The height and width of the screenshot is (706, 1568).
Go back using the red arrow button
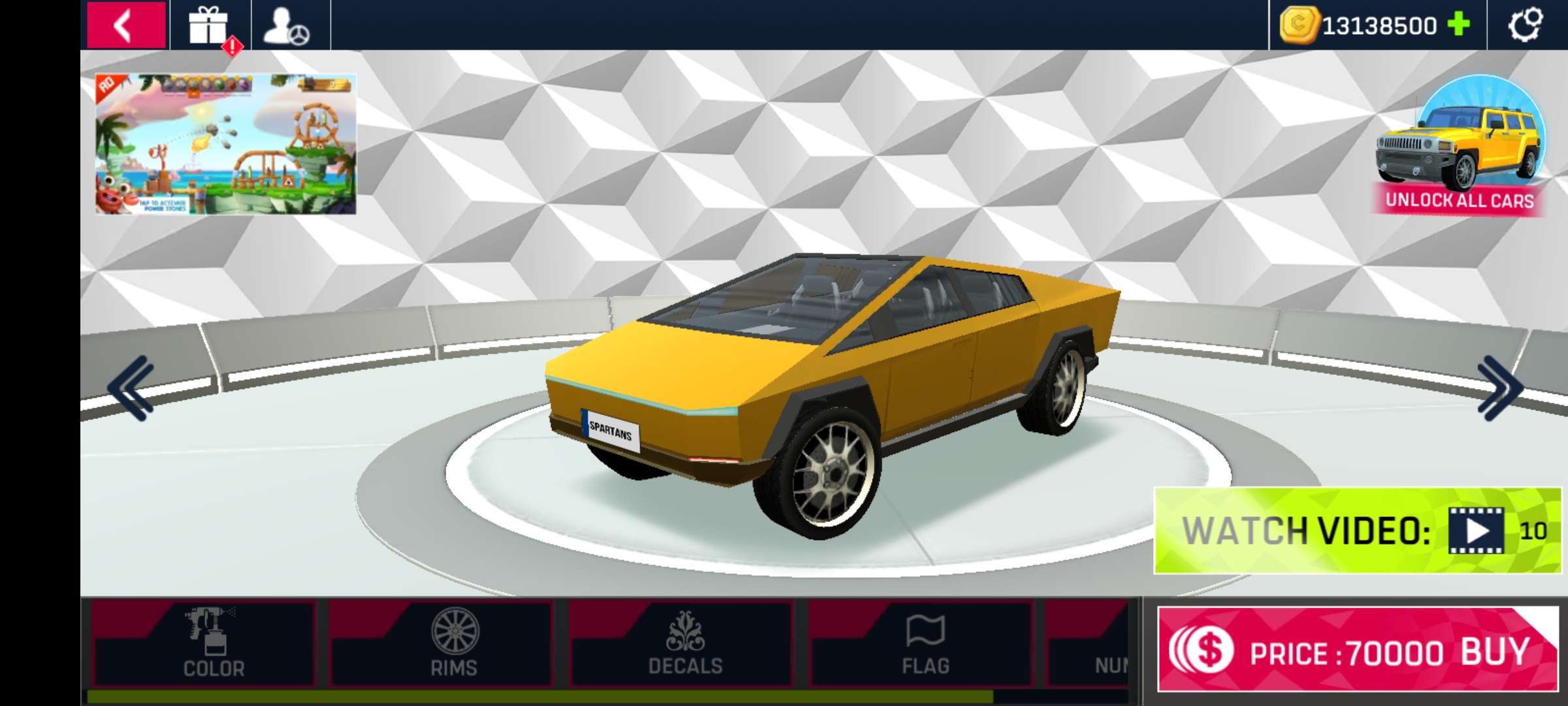(x=125, y=25)
